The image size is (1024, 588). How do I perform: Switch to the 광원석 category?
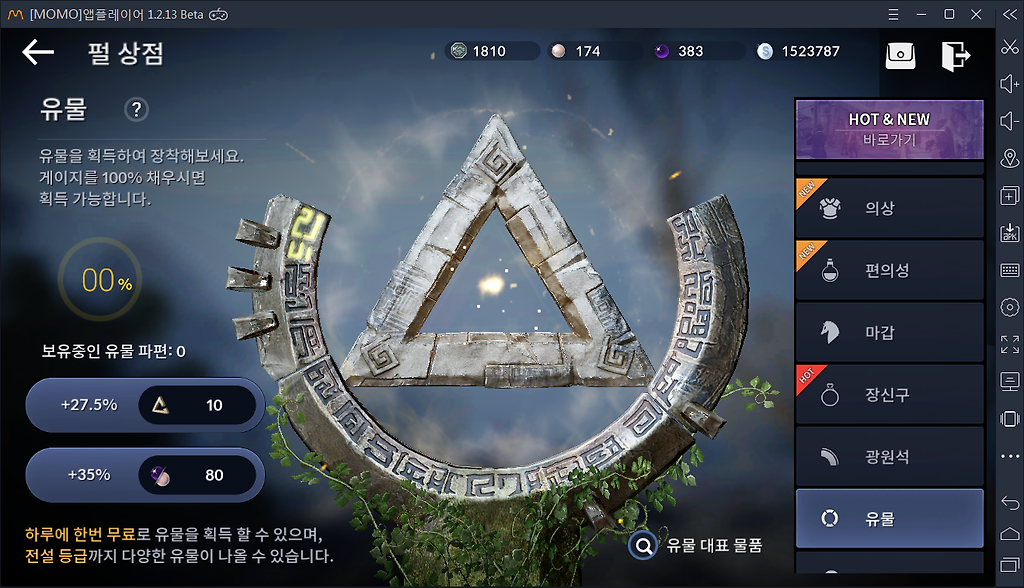point(889,457)
